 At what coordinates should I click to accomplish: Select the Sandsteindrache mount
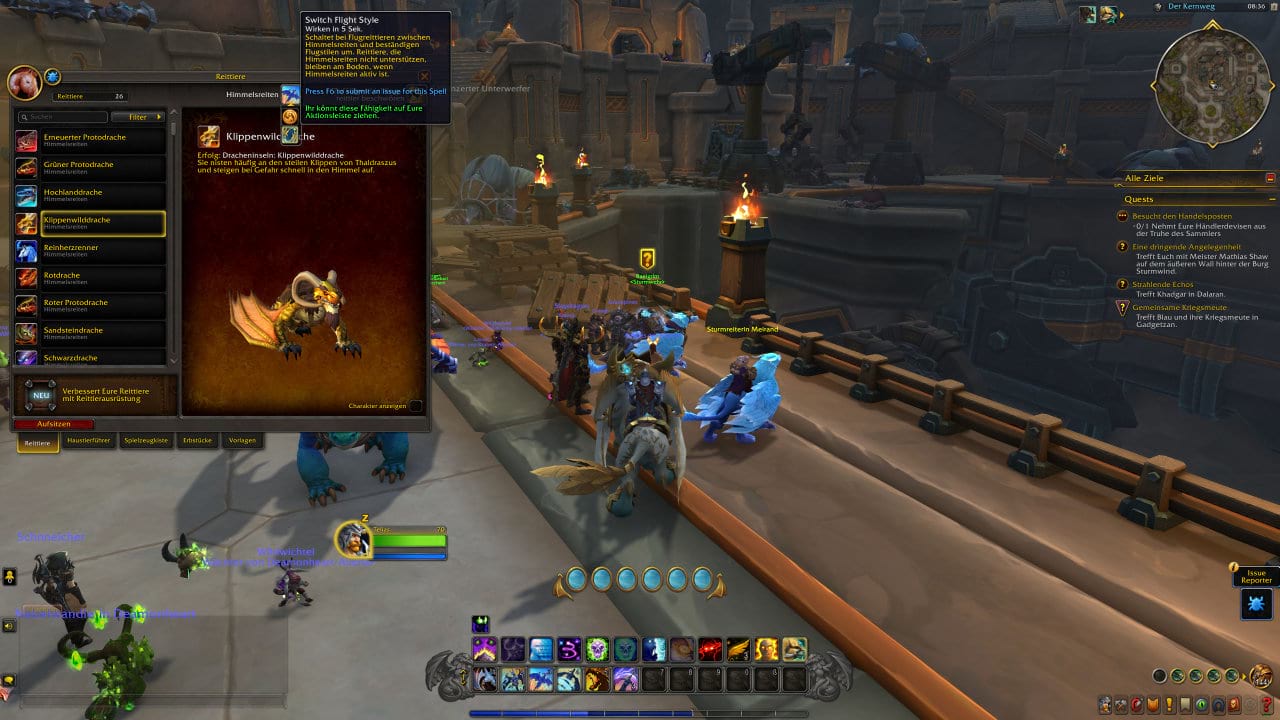pyautogui.click(x=90, y=333)
